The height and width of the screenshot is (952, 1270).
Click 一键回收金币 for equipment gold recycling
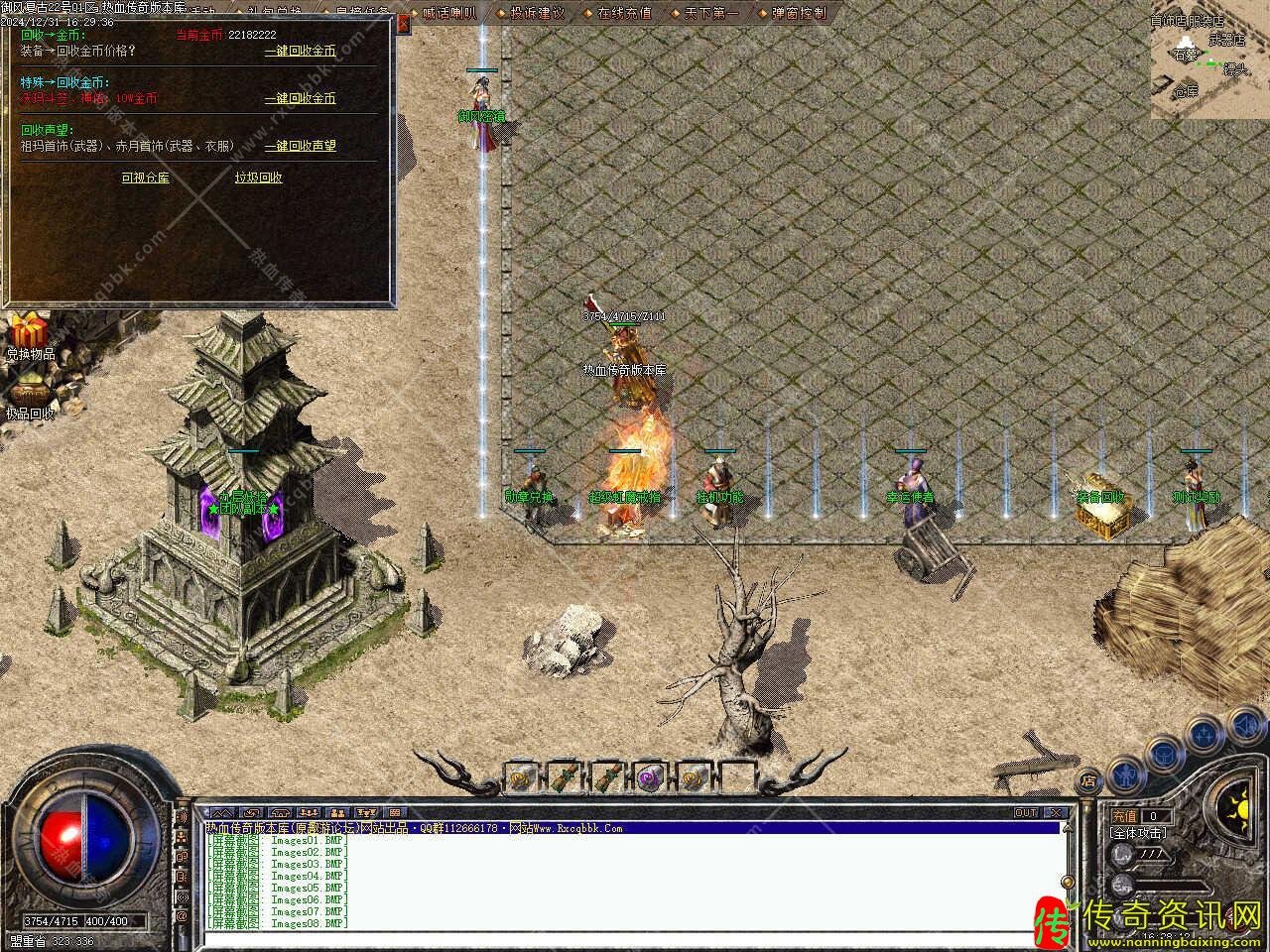click(x=300, y=51)
